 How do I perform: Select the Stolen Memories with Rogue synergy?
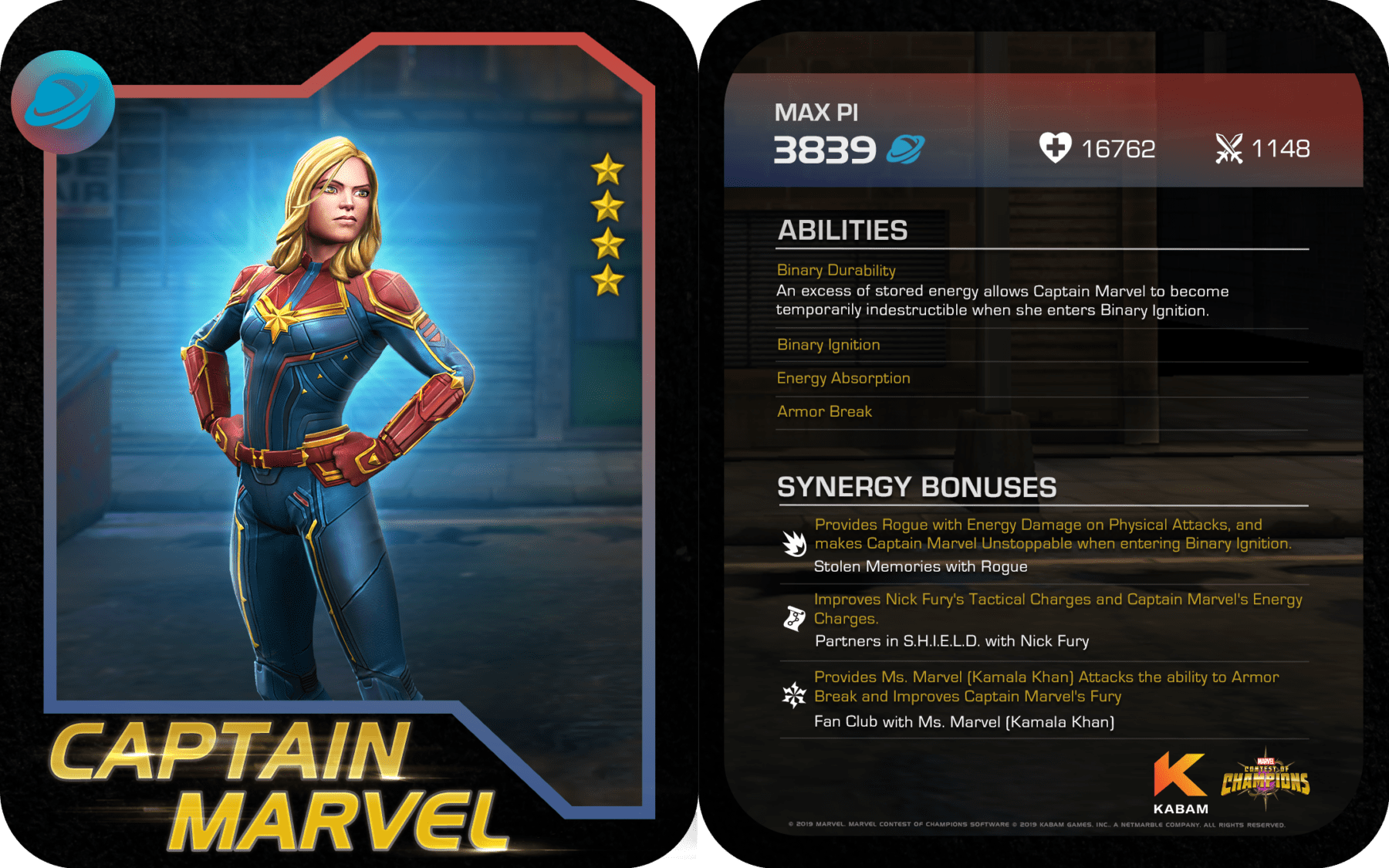(x=920, y=566)
